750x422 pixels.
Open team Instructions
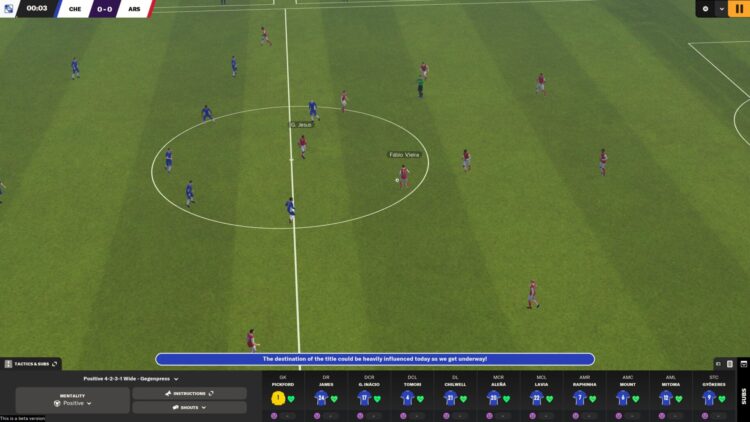point(189,394)
